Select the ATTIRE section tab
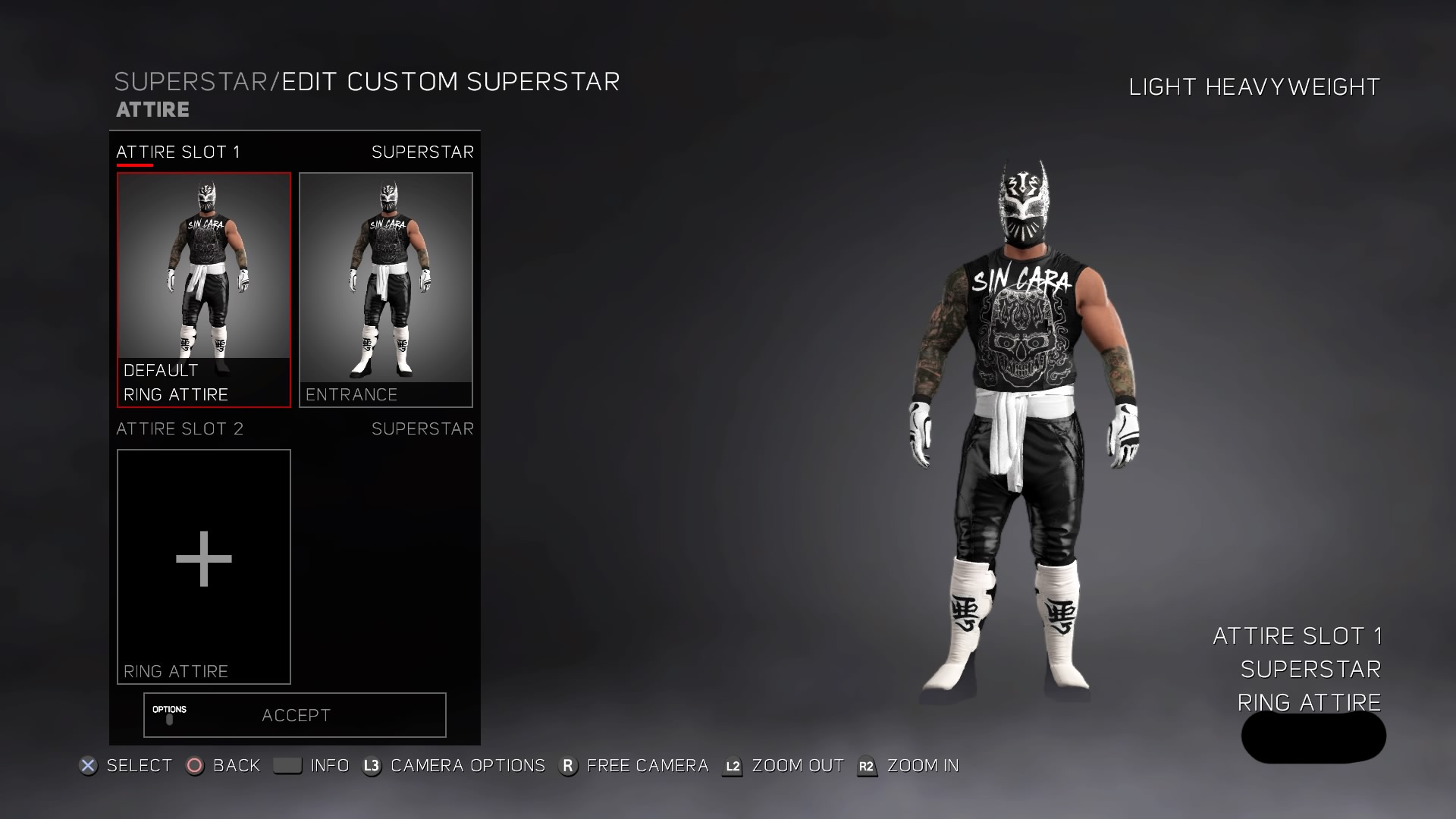Image resolution: width=1456 pixels, height=819 pixels. (x=151, y=109)
